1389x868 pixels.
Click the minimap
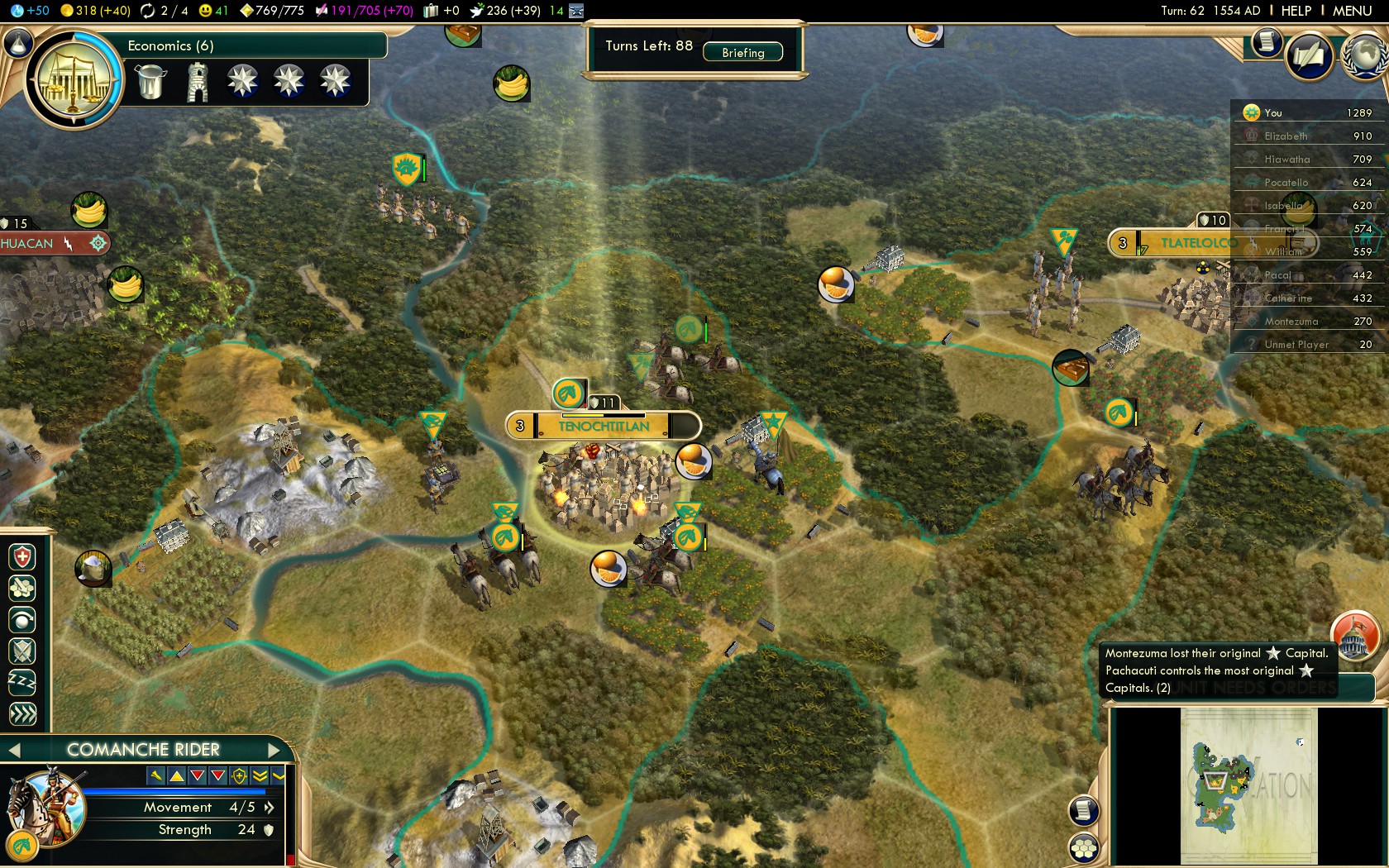click(x=1248, y=784)
